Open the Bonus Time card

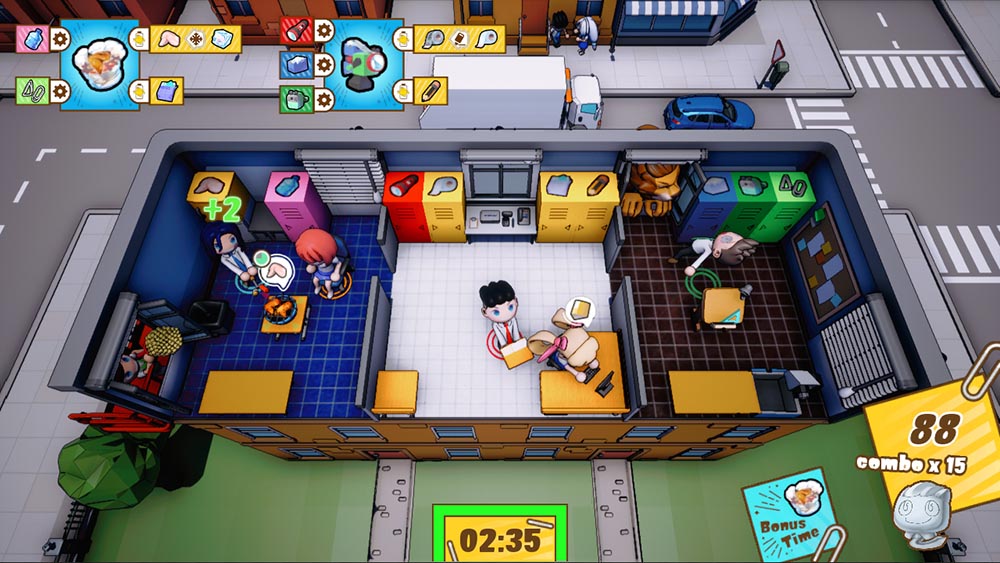point(793,514)
